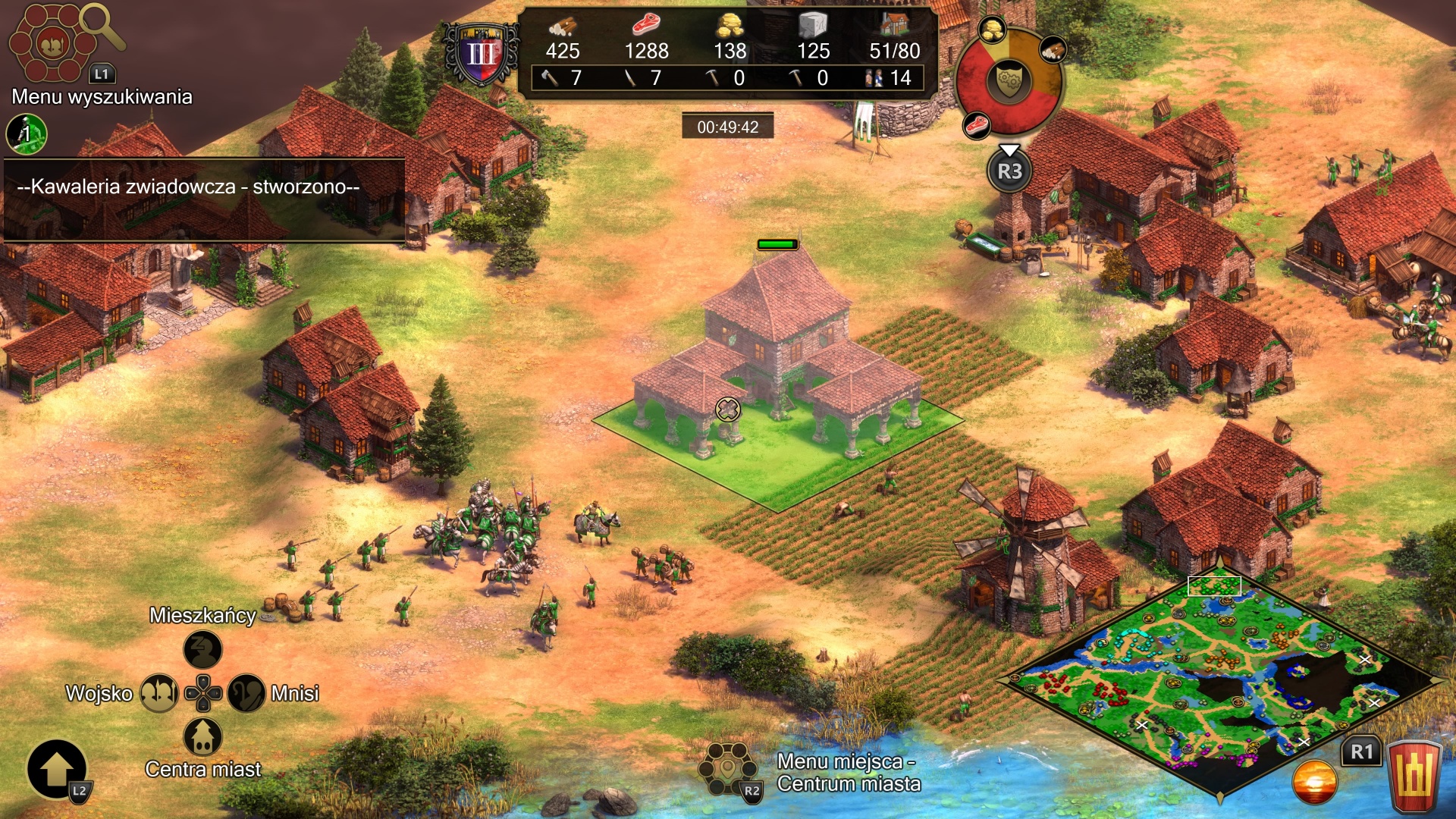
Task: Open Menu miejsca Centrum miasta wheel
Action: click(x=728, y=768)
